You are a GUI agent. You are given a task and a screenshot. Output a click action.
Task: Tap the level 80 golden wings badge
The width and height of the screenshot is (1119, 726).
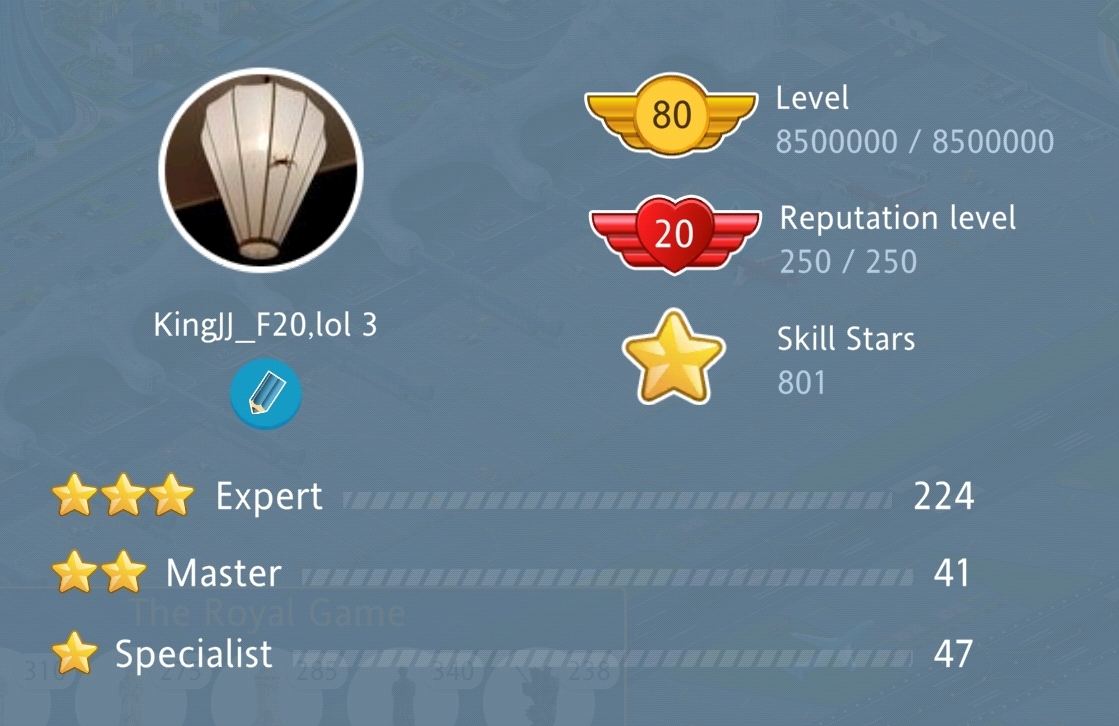point(671,114)
